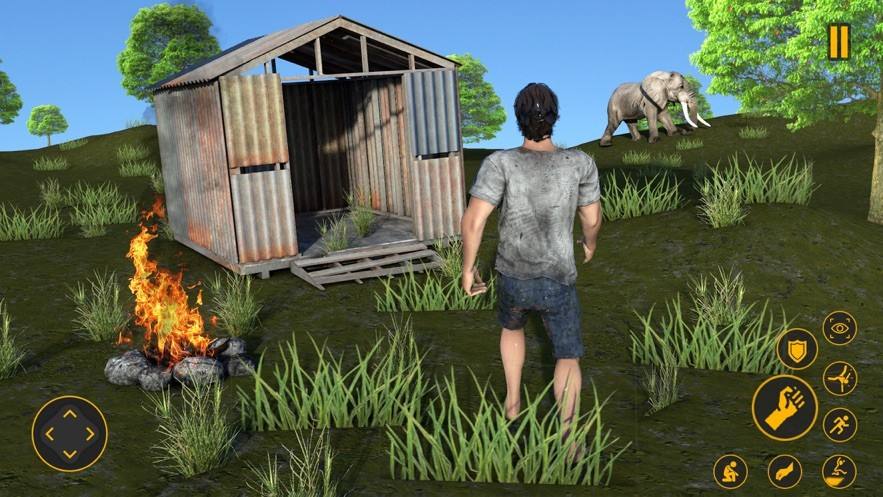The width and height of the screenshot is (883, 497).
Task: Activate the shield block button
Action: (x=797, y=349)
